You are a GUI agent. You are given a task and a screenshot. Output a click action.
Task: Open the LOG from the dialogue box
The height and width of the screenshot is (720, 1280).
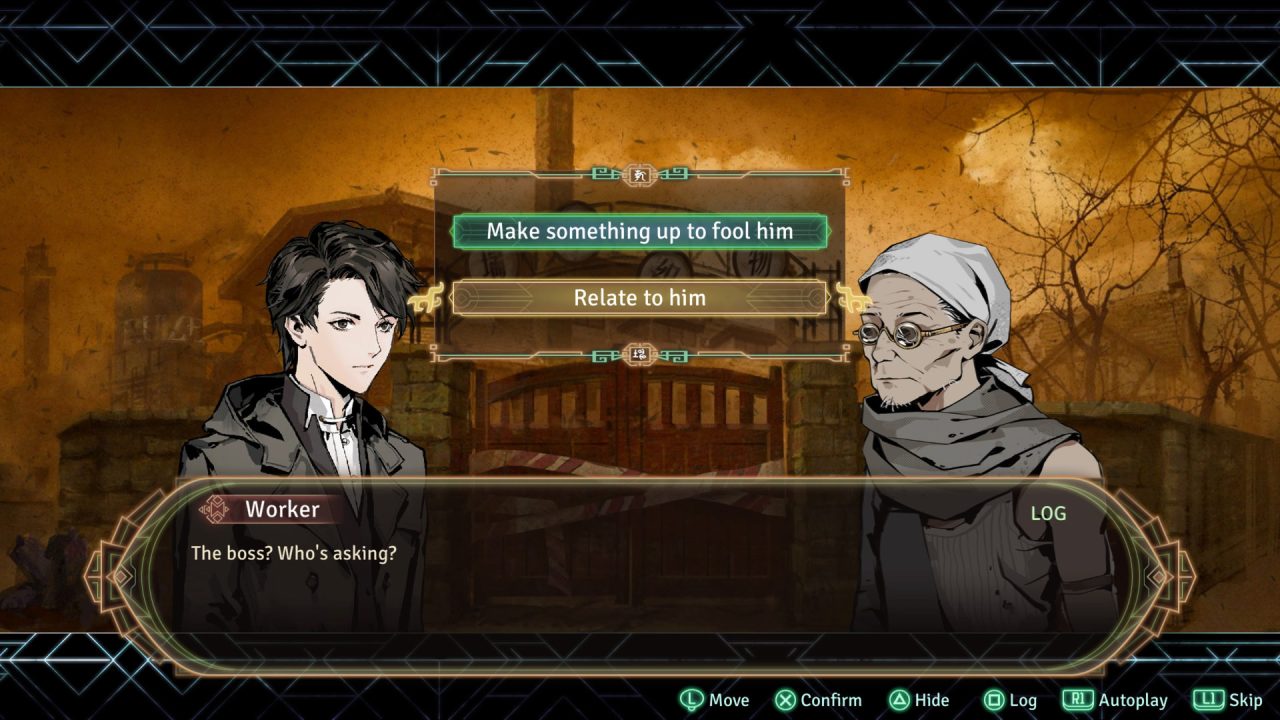[1048, 513]
